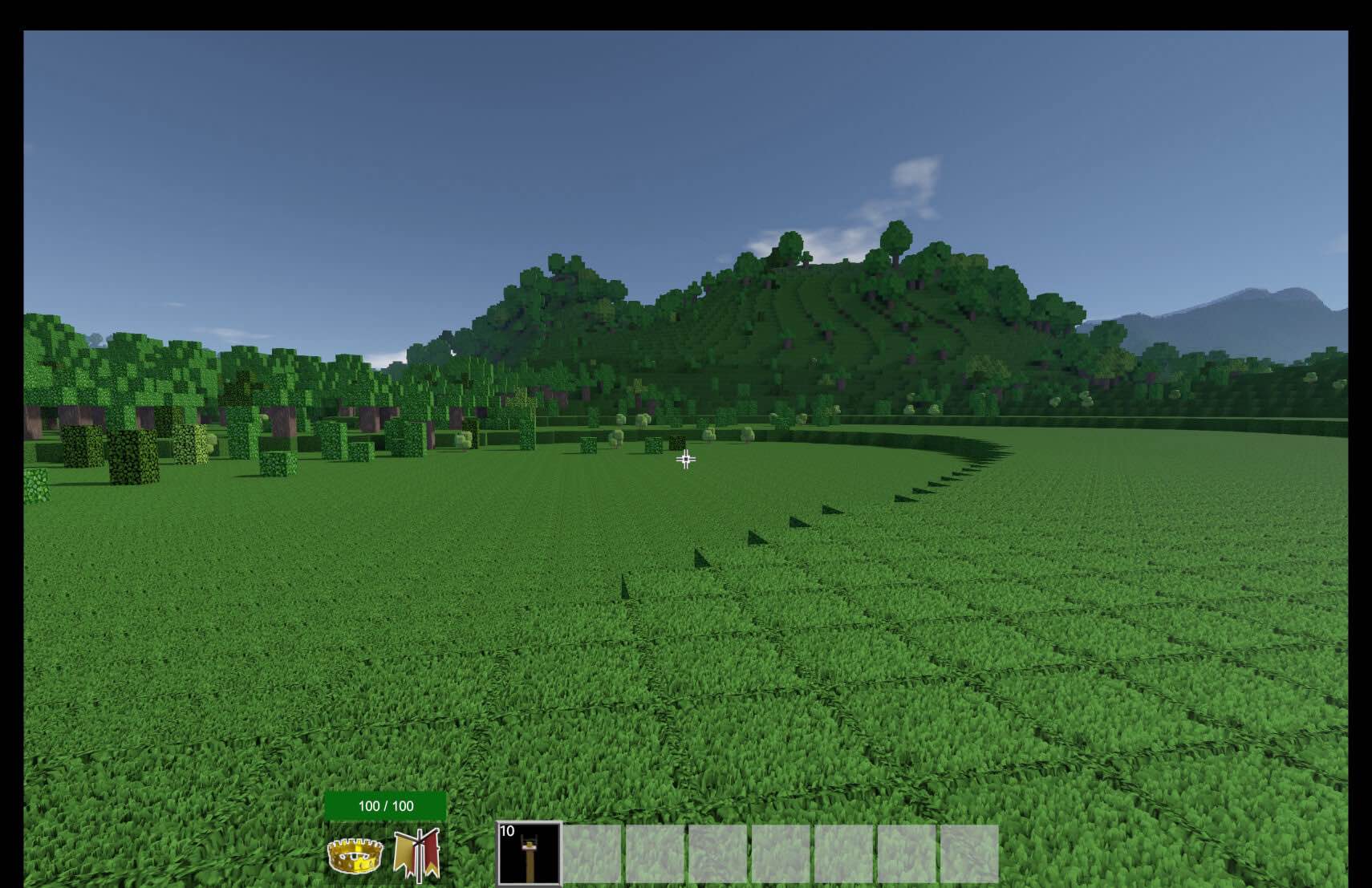Screen dimensions: 1372x888
Task: Open the golden crown colony menu
Action: [354, 856]
